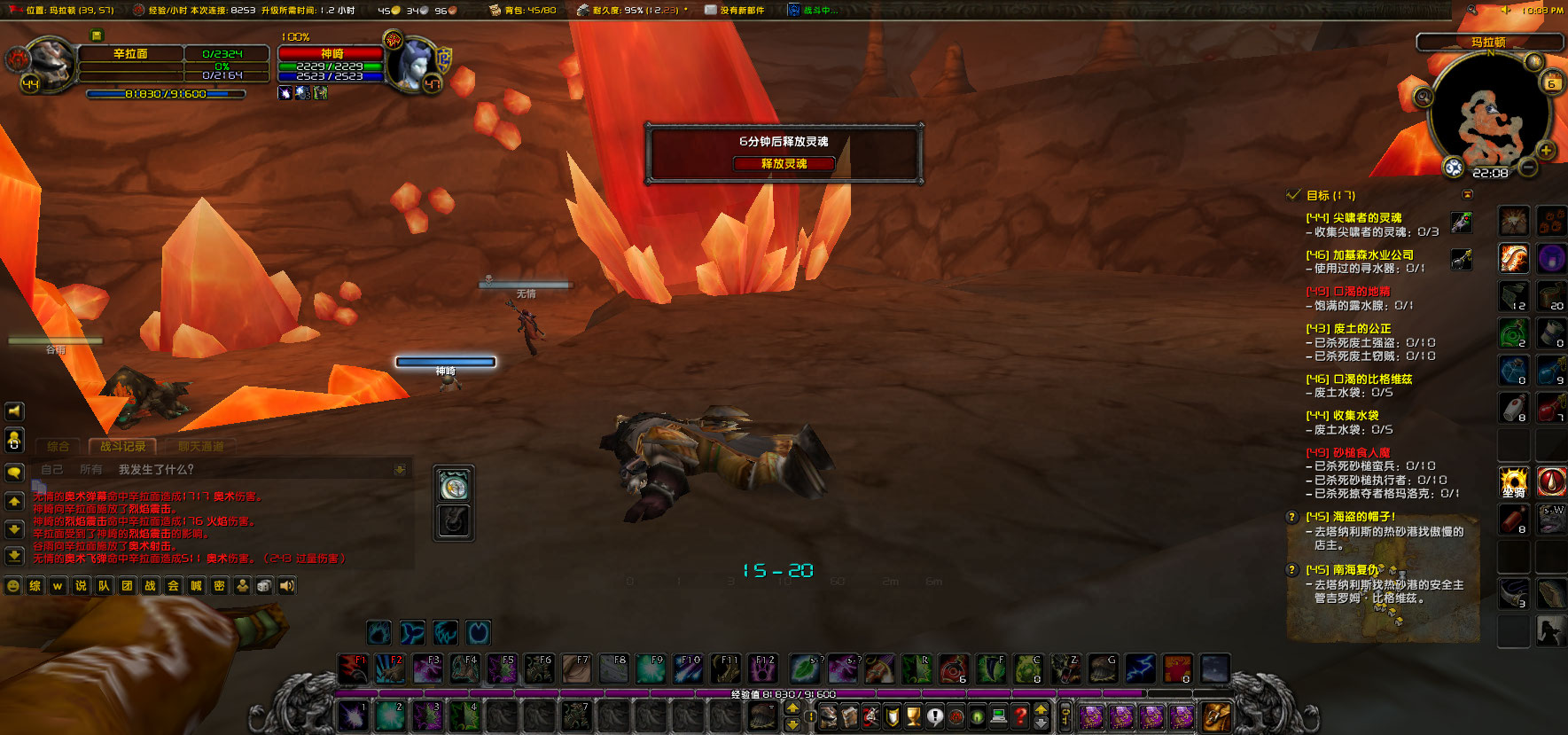This screenshot has width=1568, height=735.
Task: Open the red question mark help icon
Action: click(1021, 715)
